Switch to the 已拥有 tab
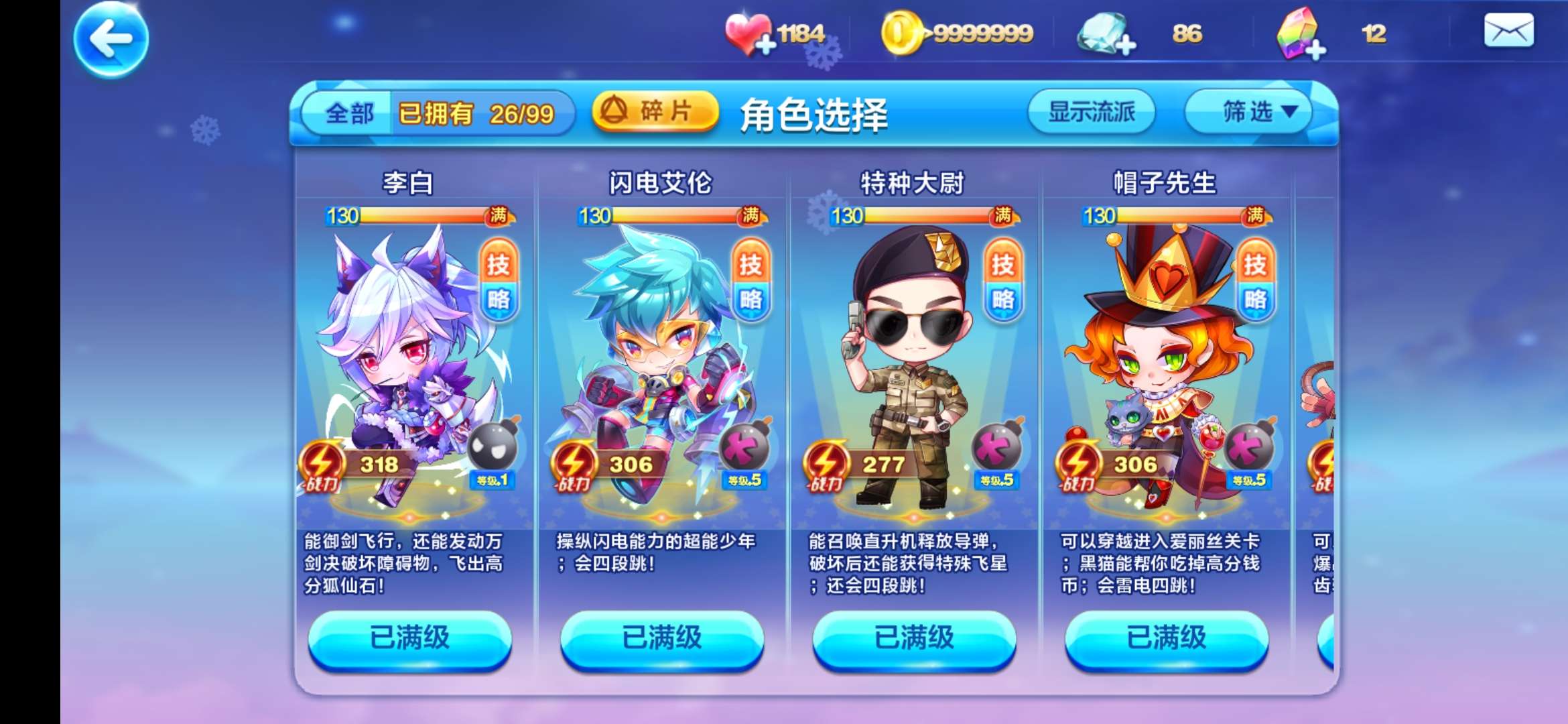1568x724 pixels. click(476, 113)
